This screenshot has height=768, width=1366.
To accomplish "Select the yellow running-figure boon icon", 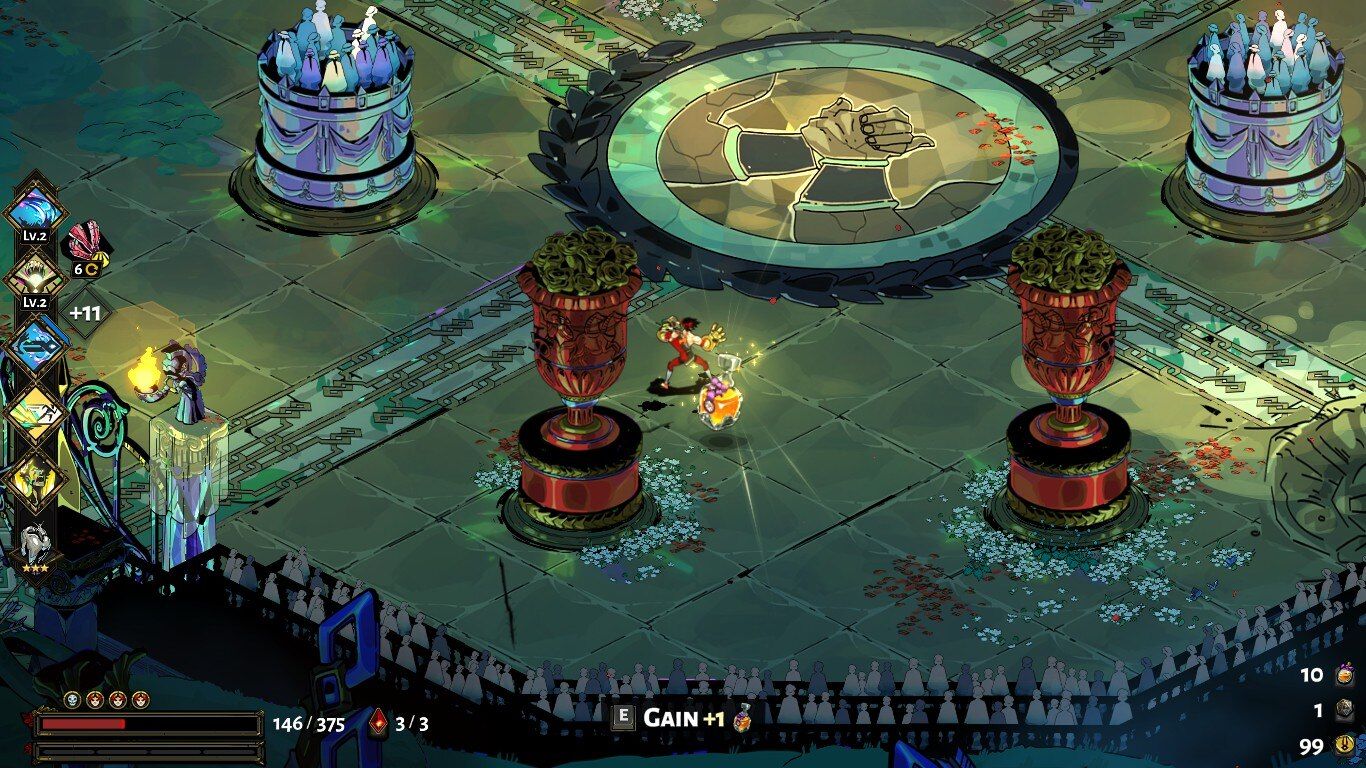I will pyautogui.click(x=36, y=412).
